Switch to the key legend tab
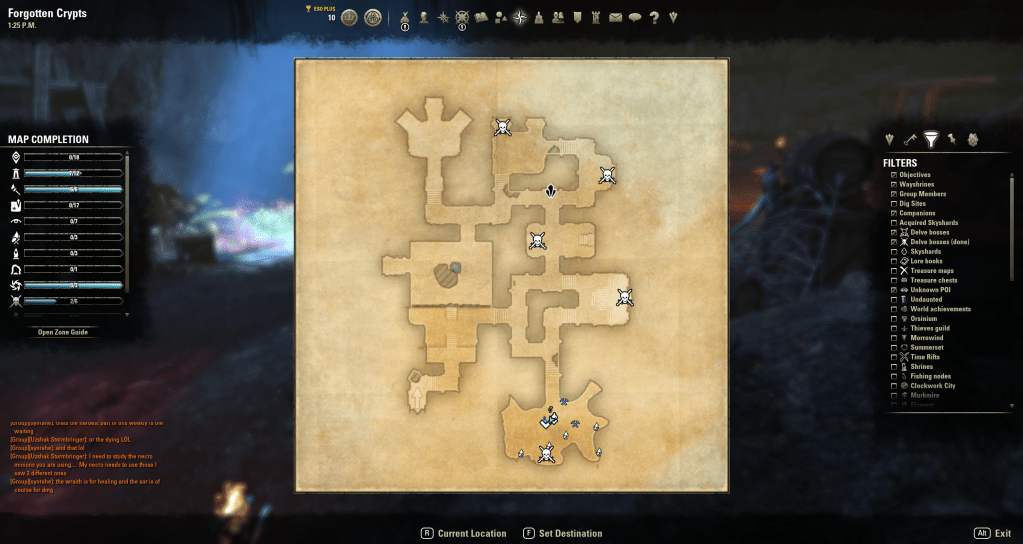The width and height of the screenshot is (1023, 544). pyautogui.click(x=910, y=139)
